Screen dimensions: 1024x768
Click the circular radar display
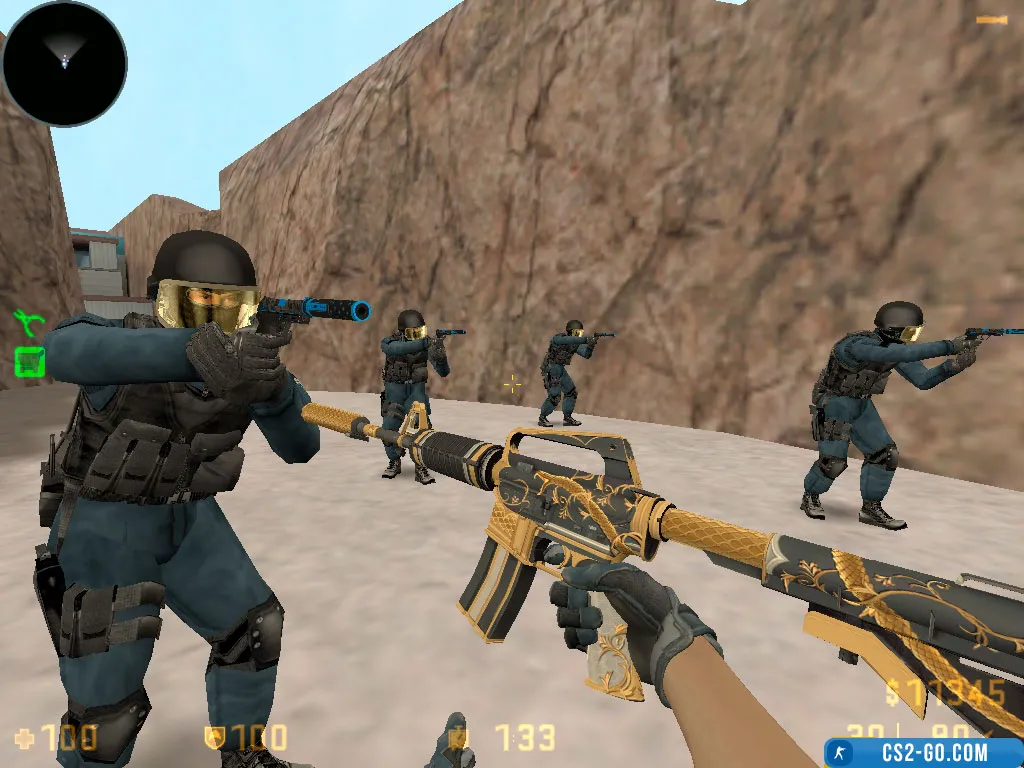64,62
